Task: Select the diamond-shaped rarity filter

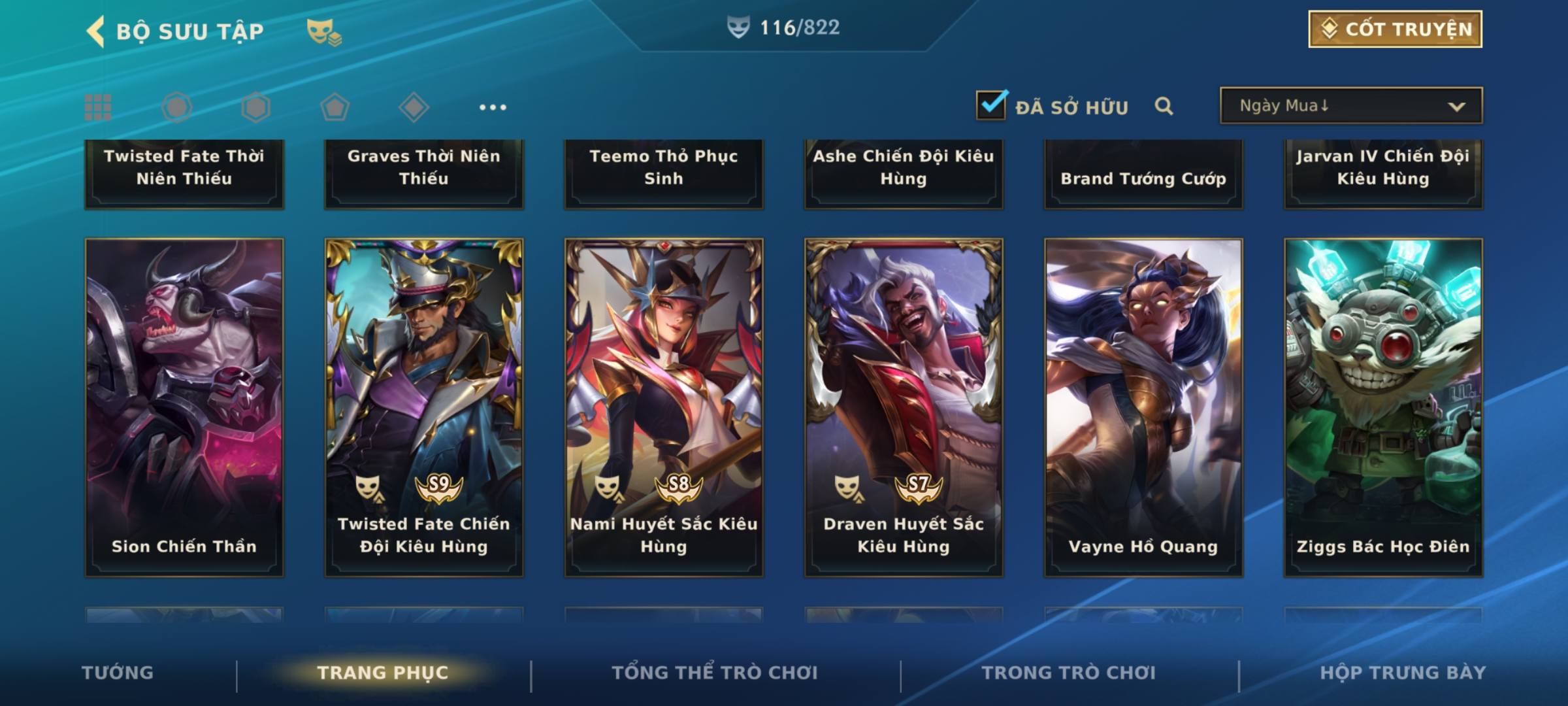Action: click(x=414, y=107)
